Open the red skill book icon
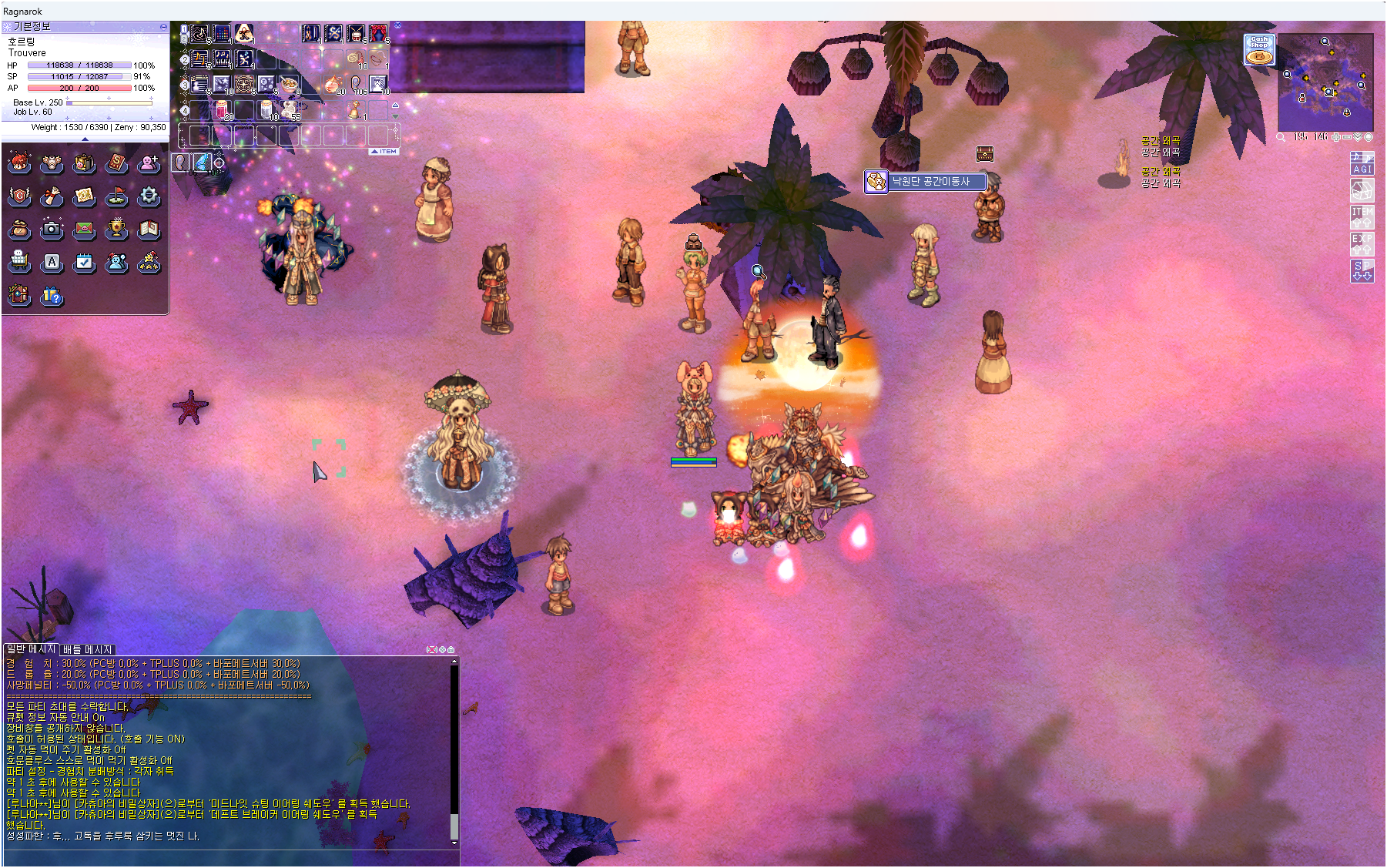This screenshot has width=1387, height=868. 116,163
